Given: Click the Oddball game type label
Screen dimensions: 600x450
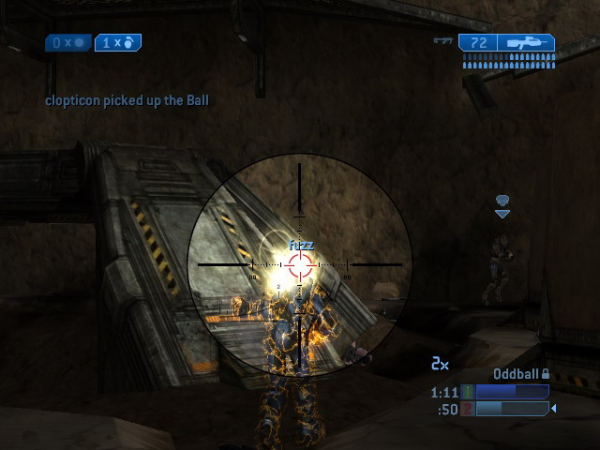Looking at the screenshot, I should 515,374.
